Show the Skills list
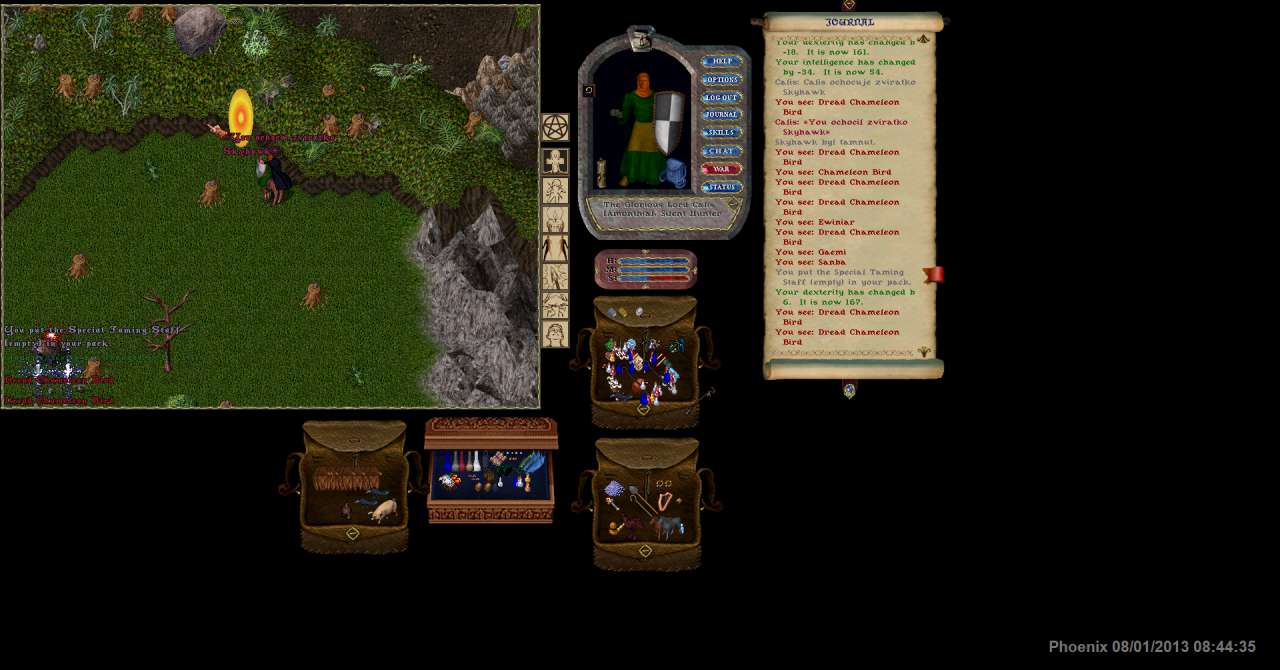 tap(721, 133)
